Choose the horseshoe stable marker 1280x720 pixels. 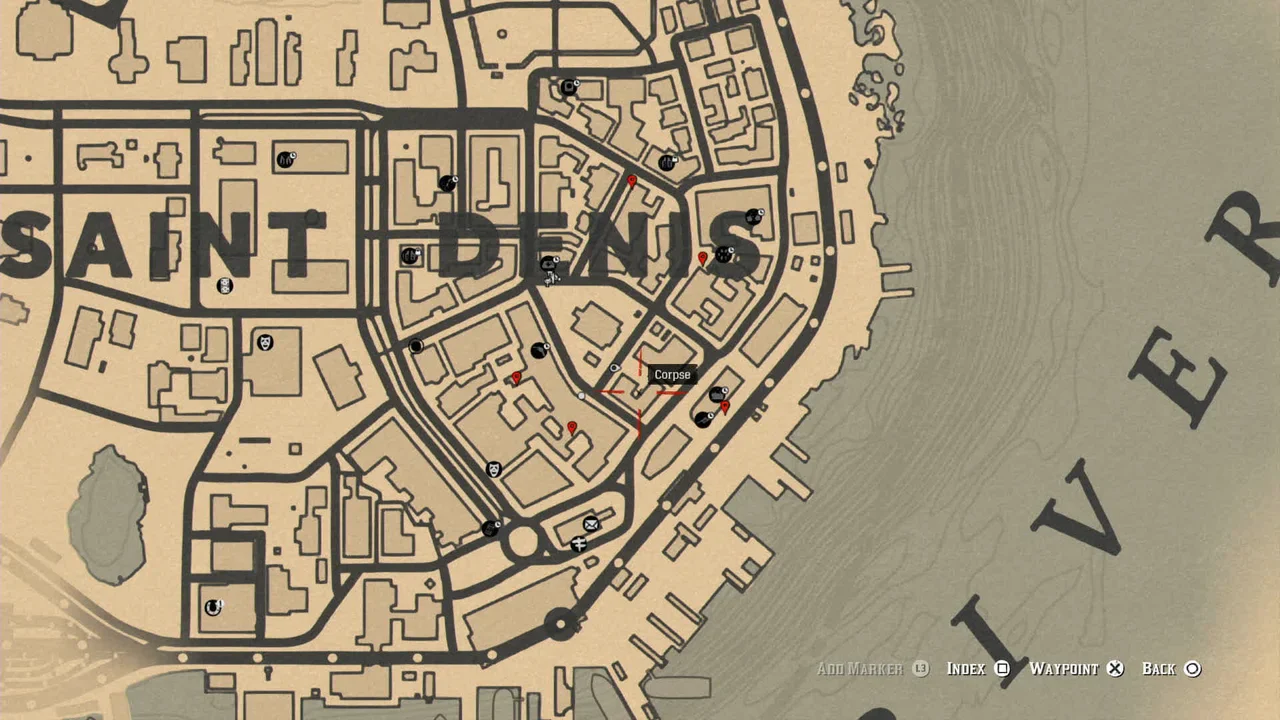coord(213,607)
